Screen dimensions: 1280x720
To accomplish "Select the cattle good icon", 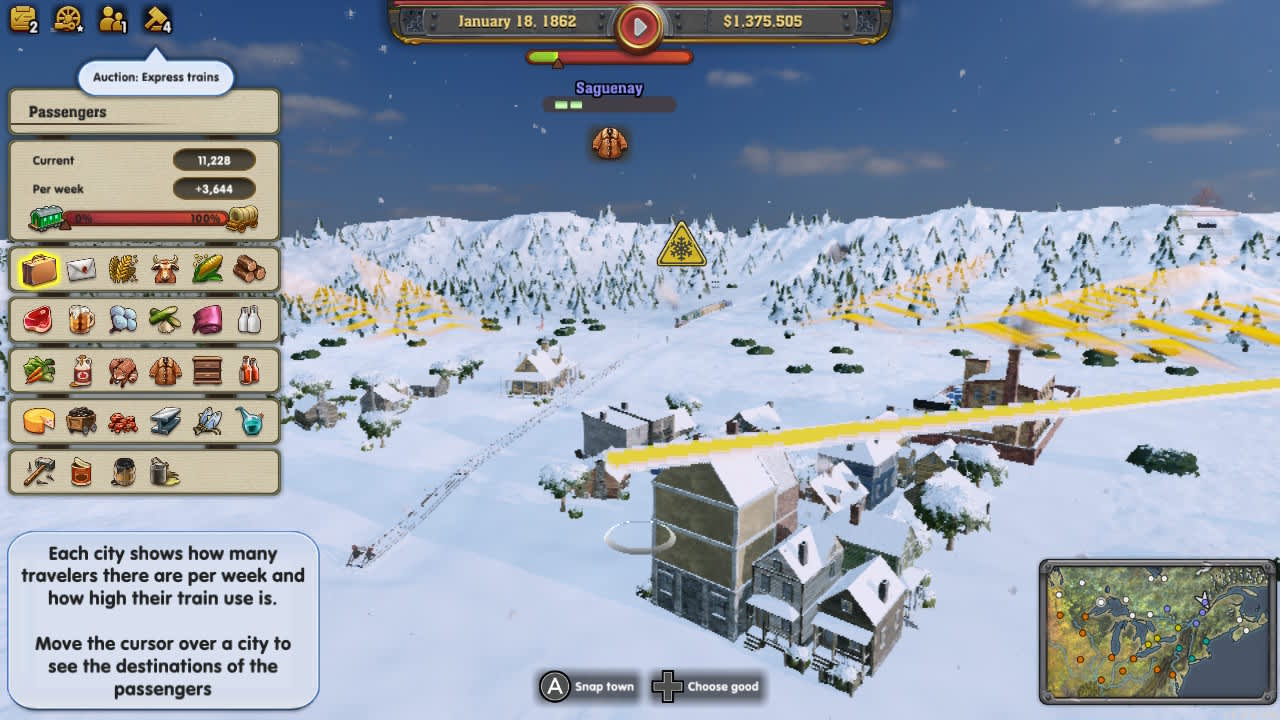I will tap(164, 268).
